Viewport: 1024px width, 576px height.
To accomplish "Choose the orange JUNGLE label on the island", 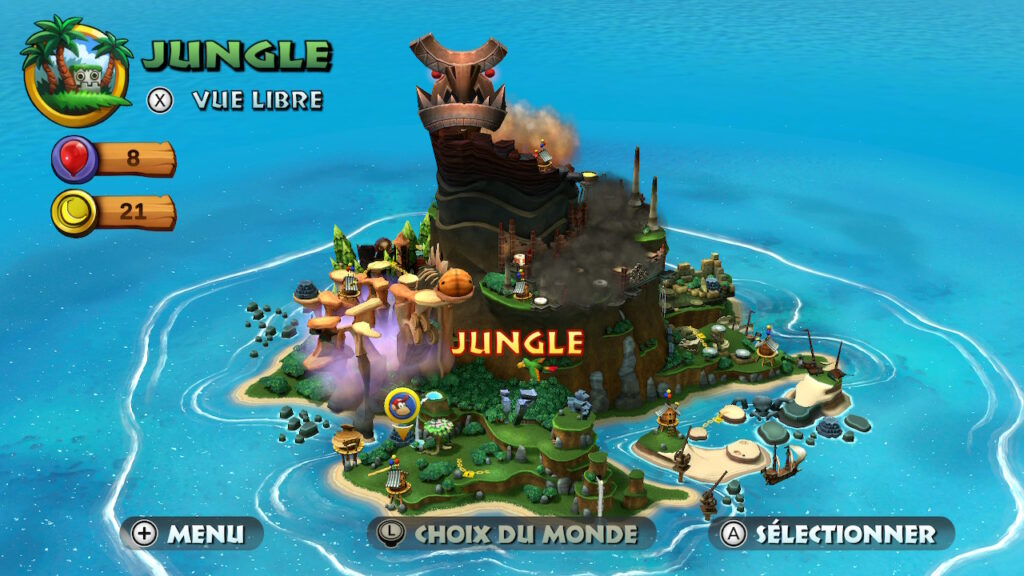I will point(517,343).
